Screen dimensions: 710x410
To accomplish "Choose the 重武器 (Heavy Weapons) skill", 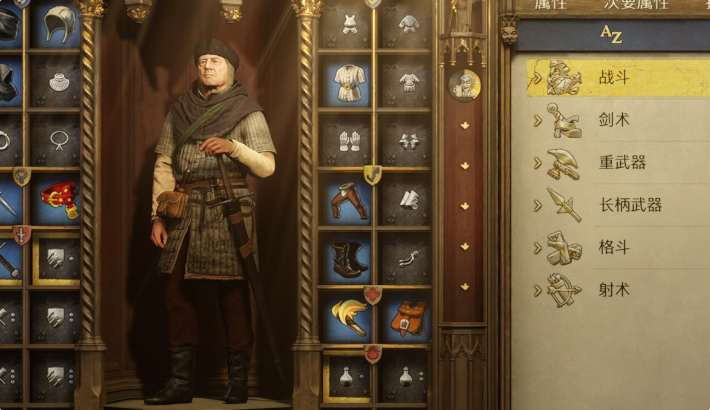I will coord(610,162).
